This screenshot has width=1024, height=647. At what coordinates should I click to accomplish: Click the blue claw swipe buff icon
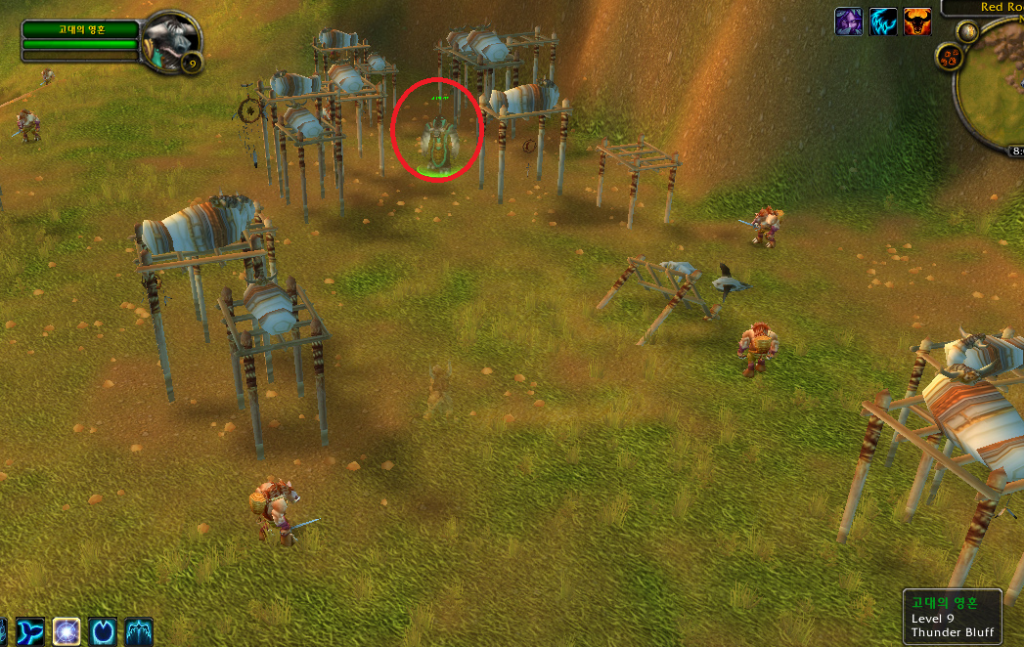pyautogui.click(x=883, y=22)
